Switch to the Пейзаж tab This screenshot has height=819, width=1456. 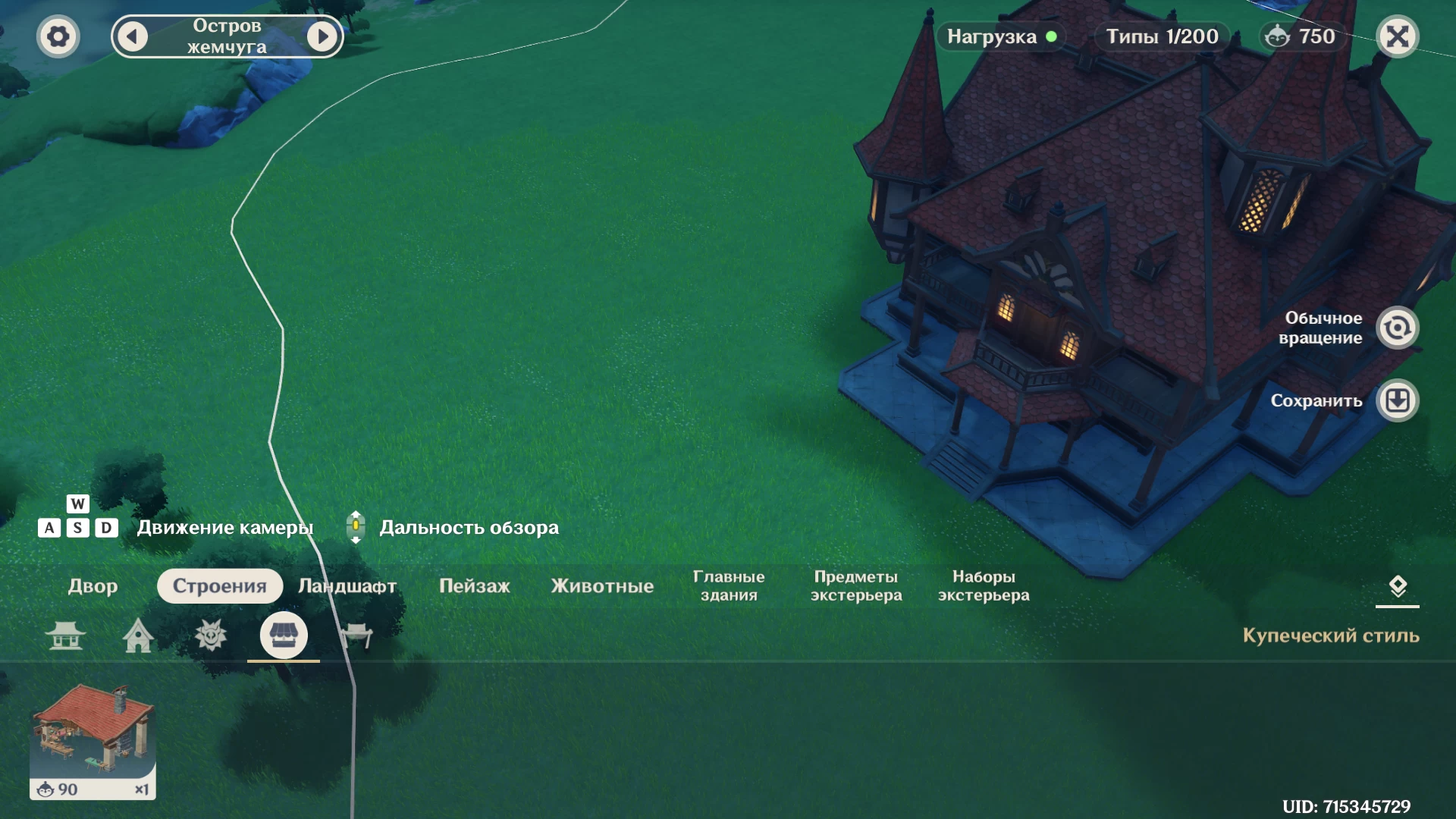click(475, 586)
